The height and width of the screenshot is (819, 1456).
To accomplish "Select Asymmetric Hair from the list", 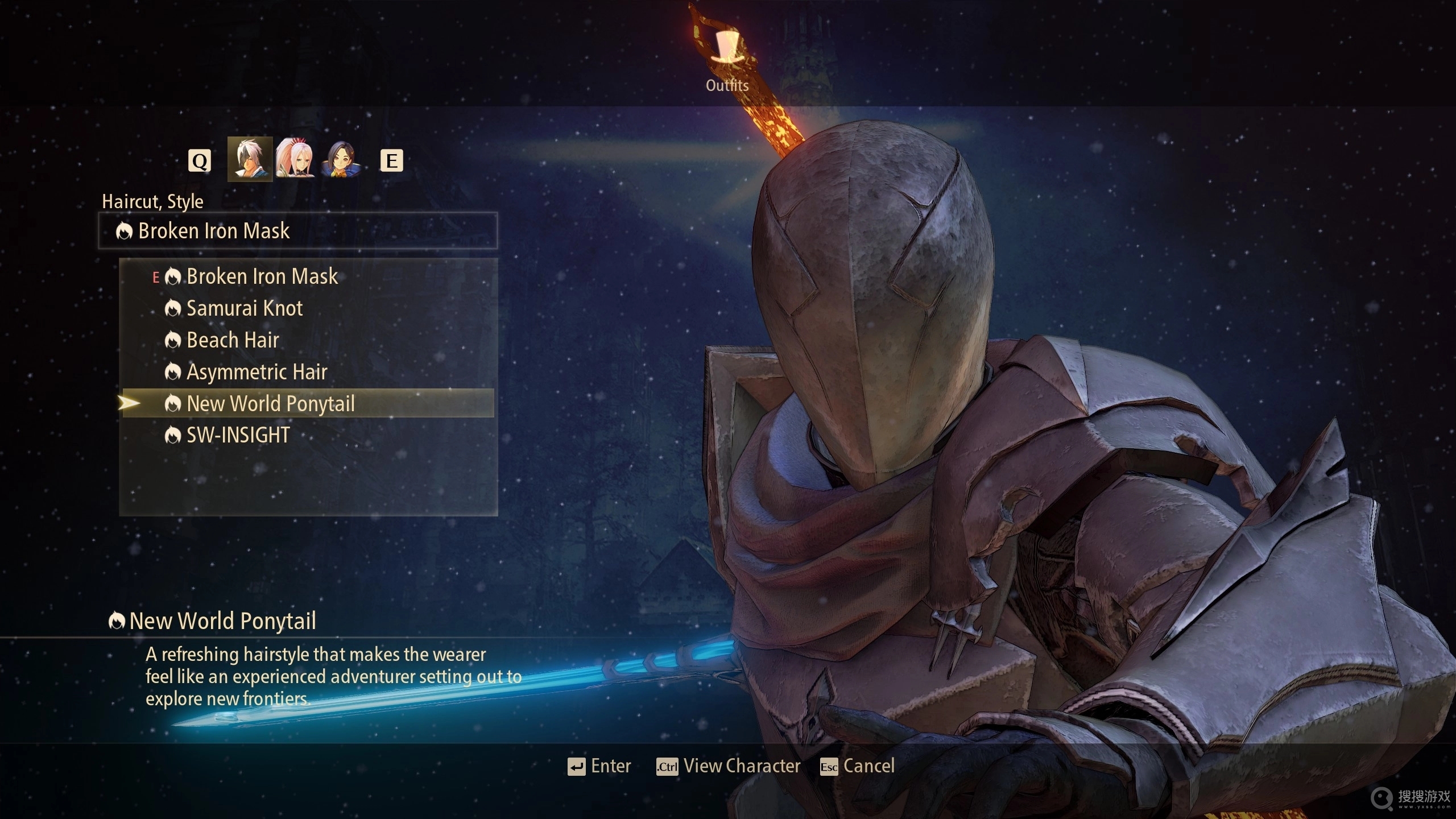I will tap(257, 373).
